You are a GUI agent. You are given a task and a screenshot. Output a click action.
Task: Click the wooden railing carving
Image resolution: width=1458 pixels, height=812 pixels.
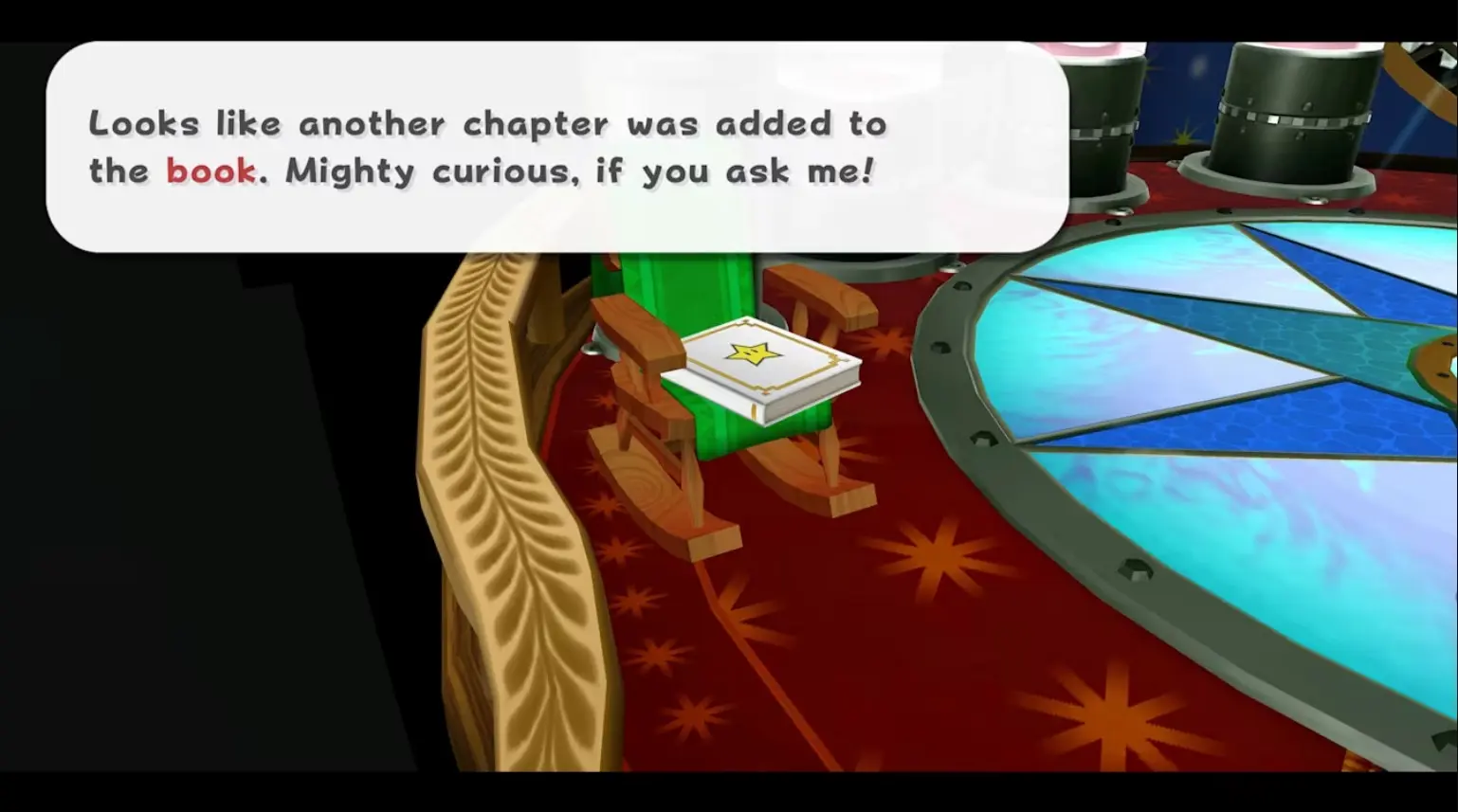pos(483,426)
